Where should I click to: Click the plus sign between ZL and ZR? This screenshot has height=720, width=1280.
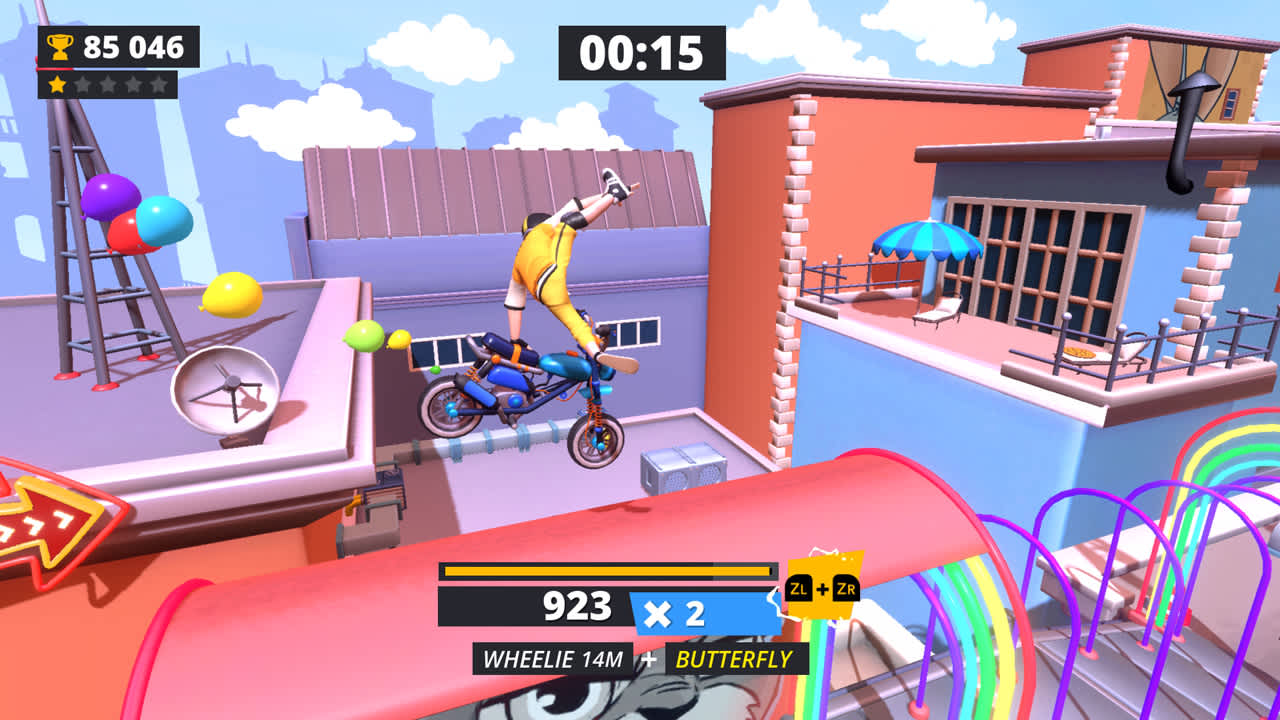click(823, 588)
